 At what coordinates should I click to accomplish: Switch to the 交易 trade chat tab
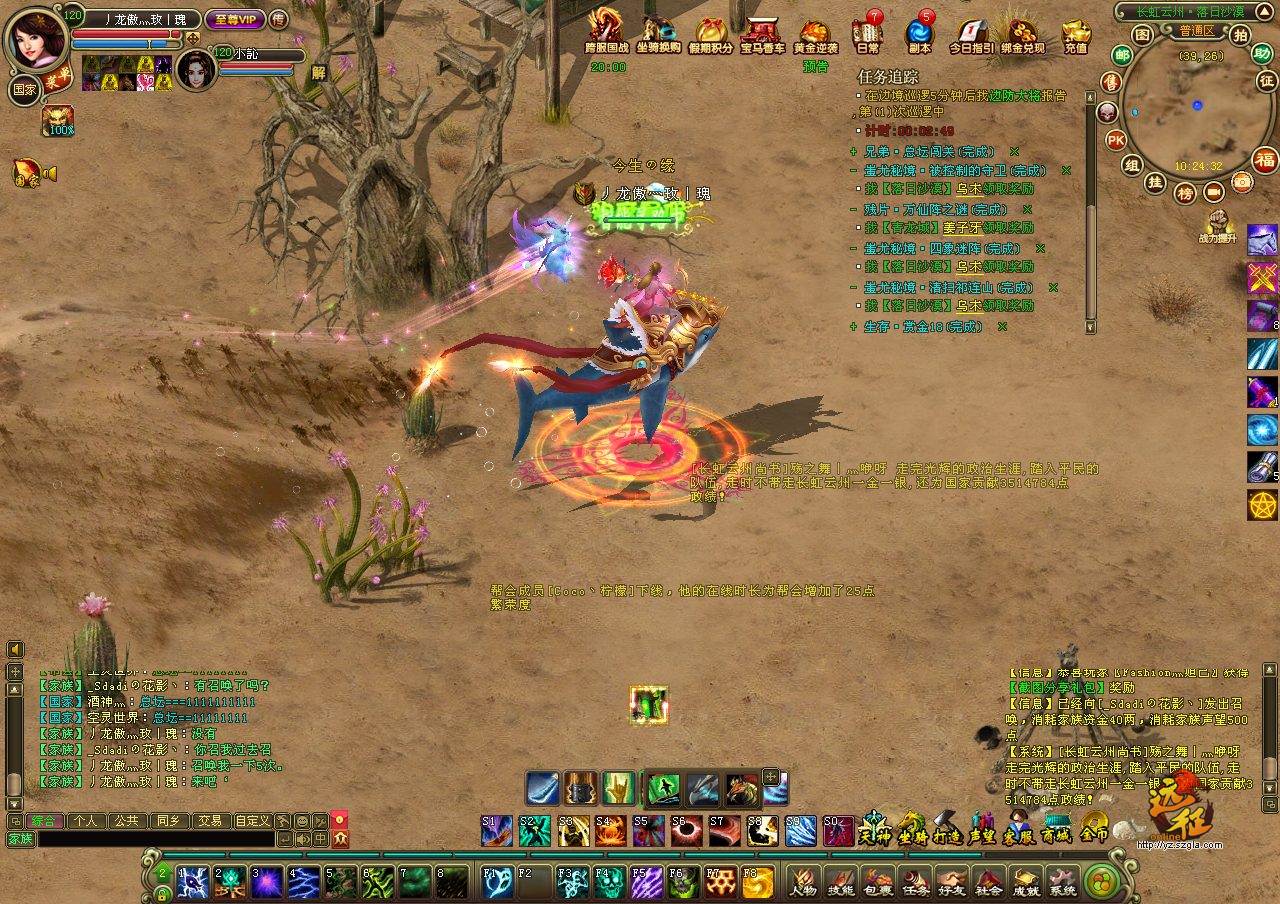click(x=209, y=820)
